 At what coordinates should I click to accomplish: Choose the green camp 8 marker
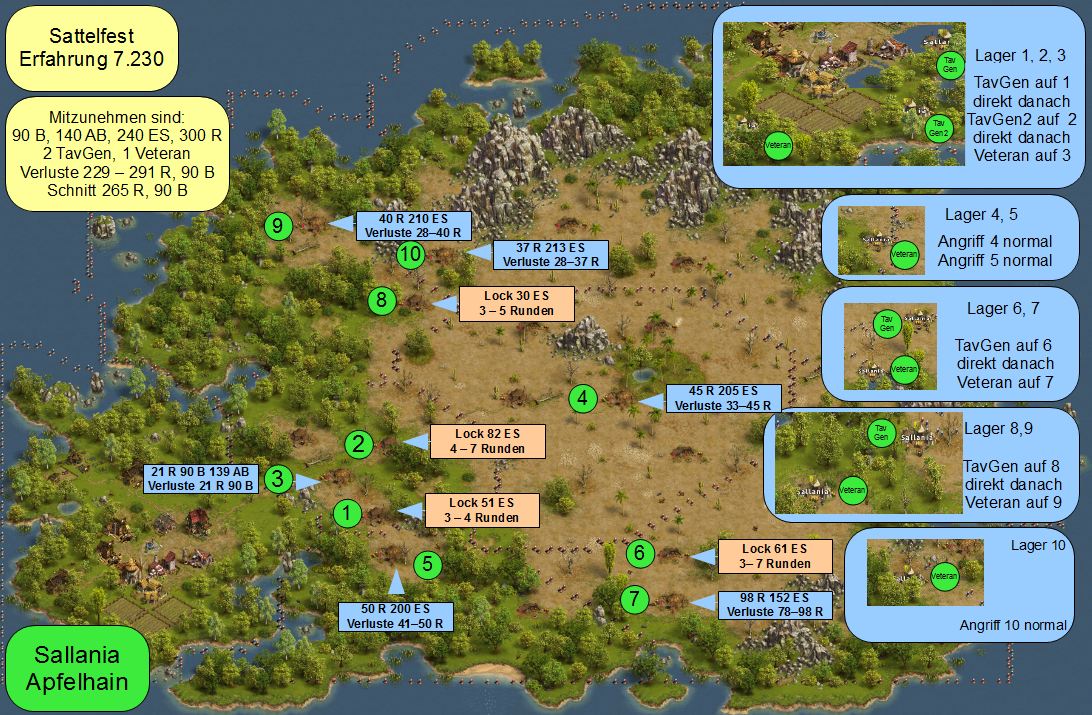coord(382,300)
